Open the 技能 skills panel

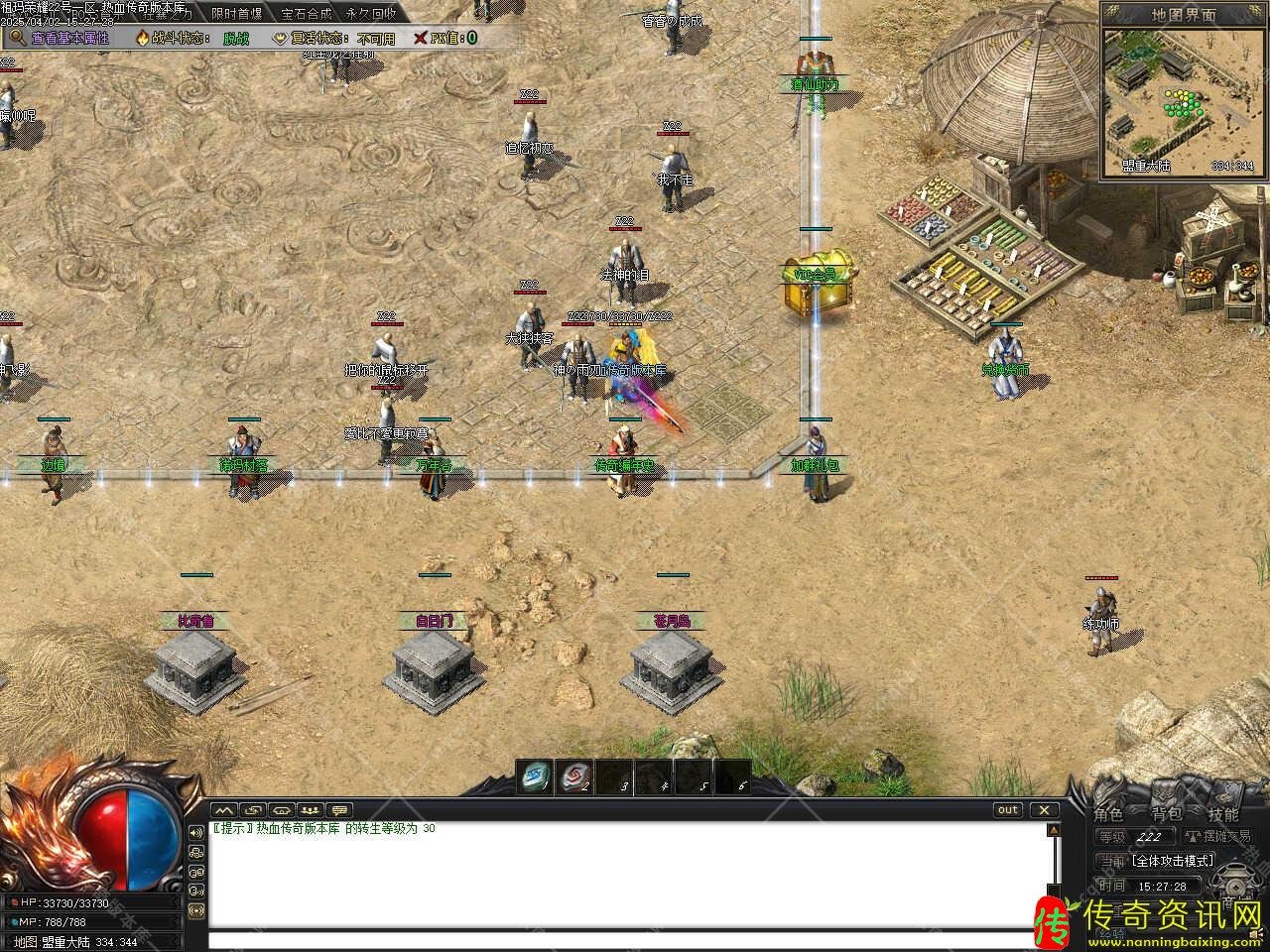click(1223, 814)
